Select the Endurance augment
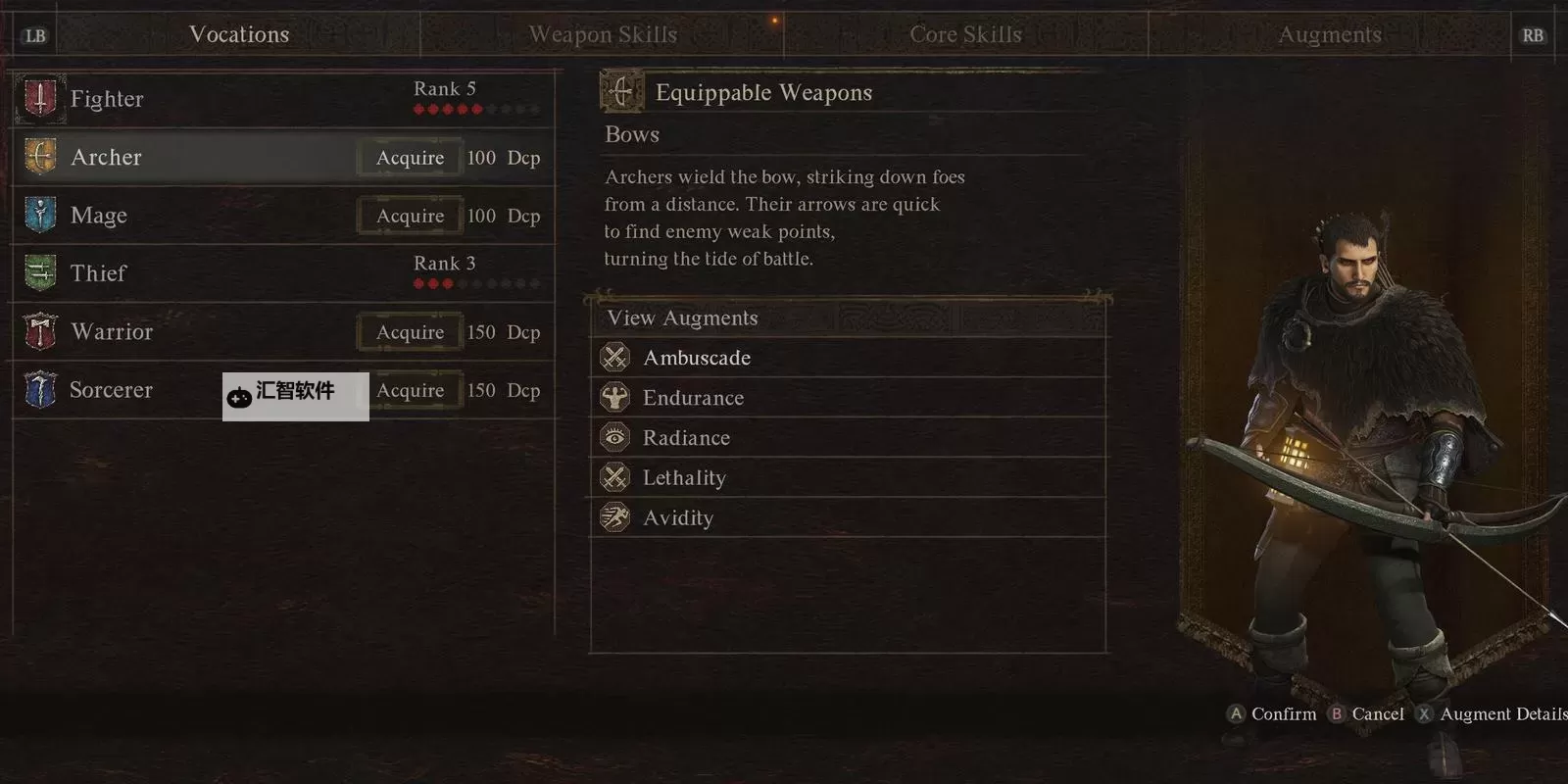The image size is (1568, 784). (693, 398)
